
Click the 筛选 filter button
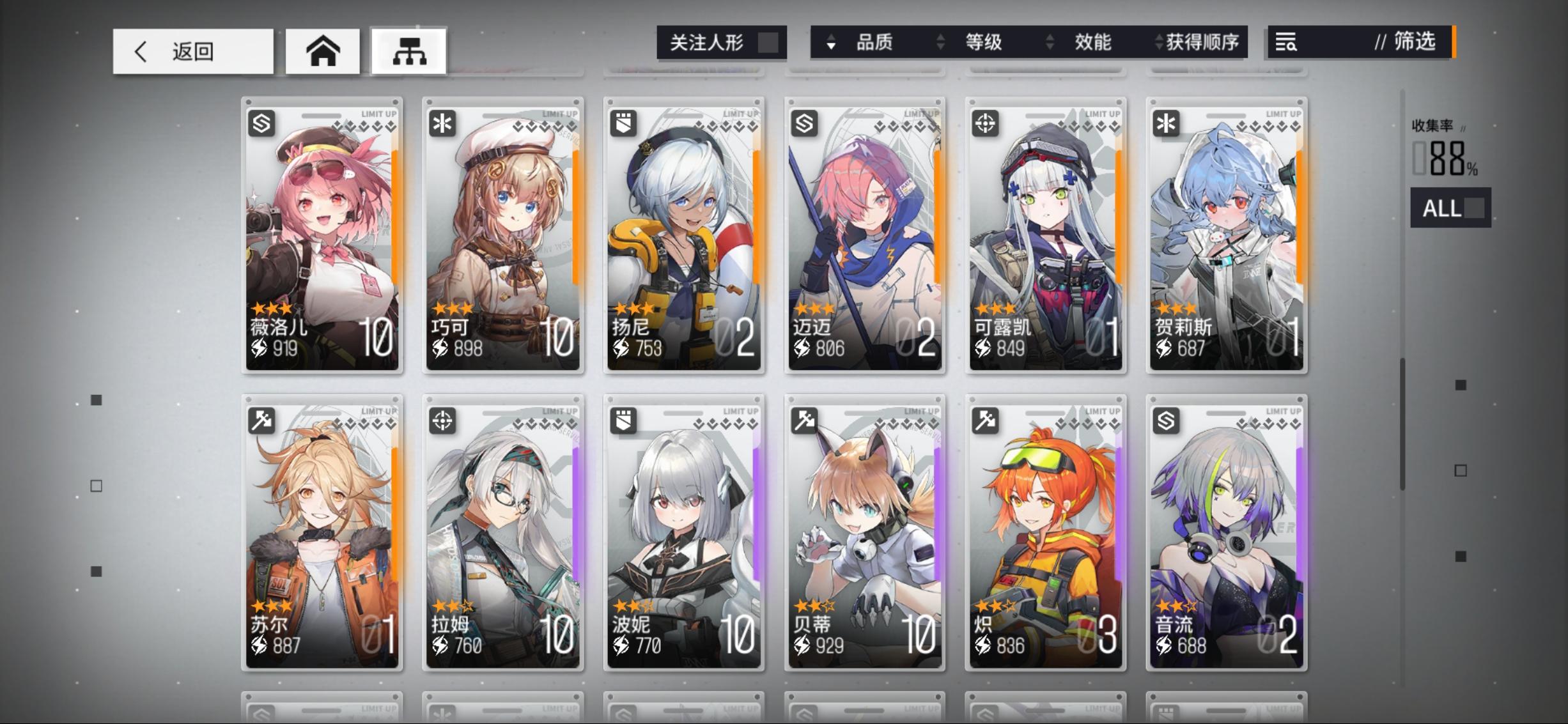click(x=1417, y=43)
